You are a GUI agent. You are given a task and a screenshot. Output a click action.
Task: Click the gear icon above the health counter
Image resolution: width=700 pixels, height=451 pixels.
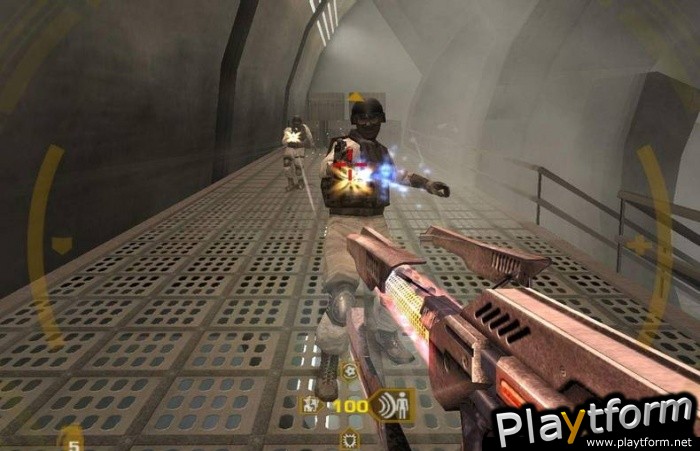click(x=350, y=372)
